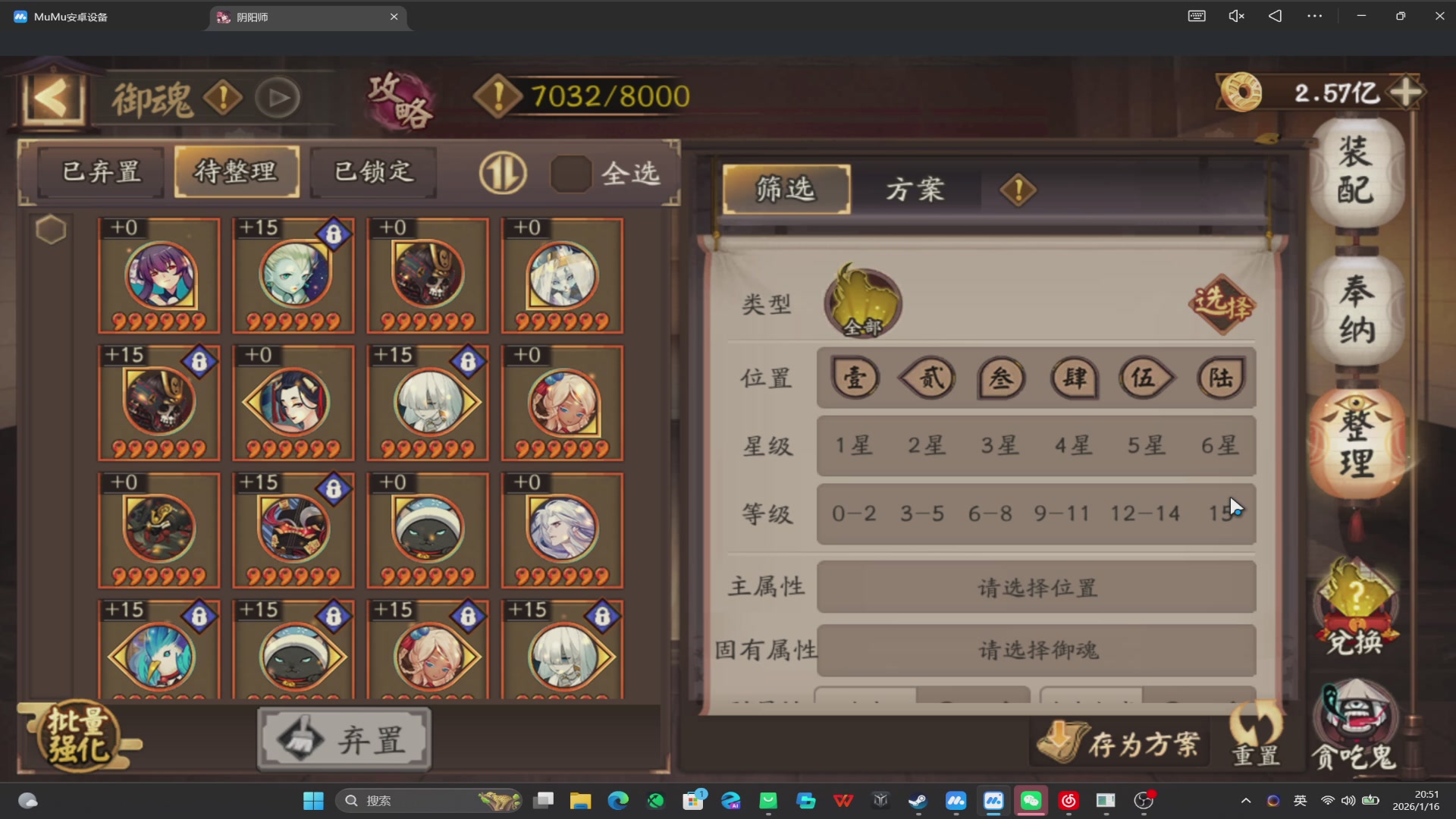The image size is (1456, 819).
Task: Select the purple-haired soul thumbnail top left
Action: pos(158,275)
